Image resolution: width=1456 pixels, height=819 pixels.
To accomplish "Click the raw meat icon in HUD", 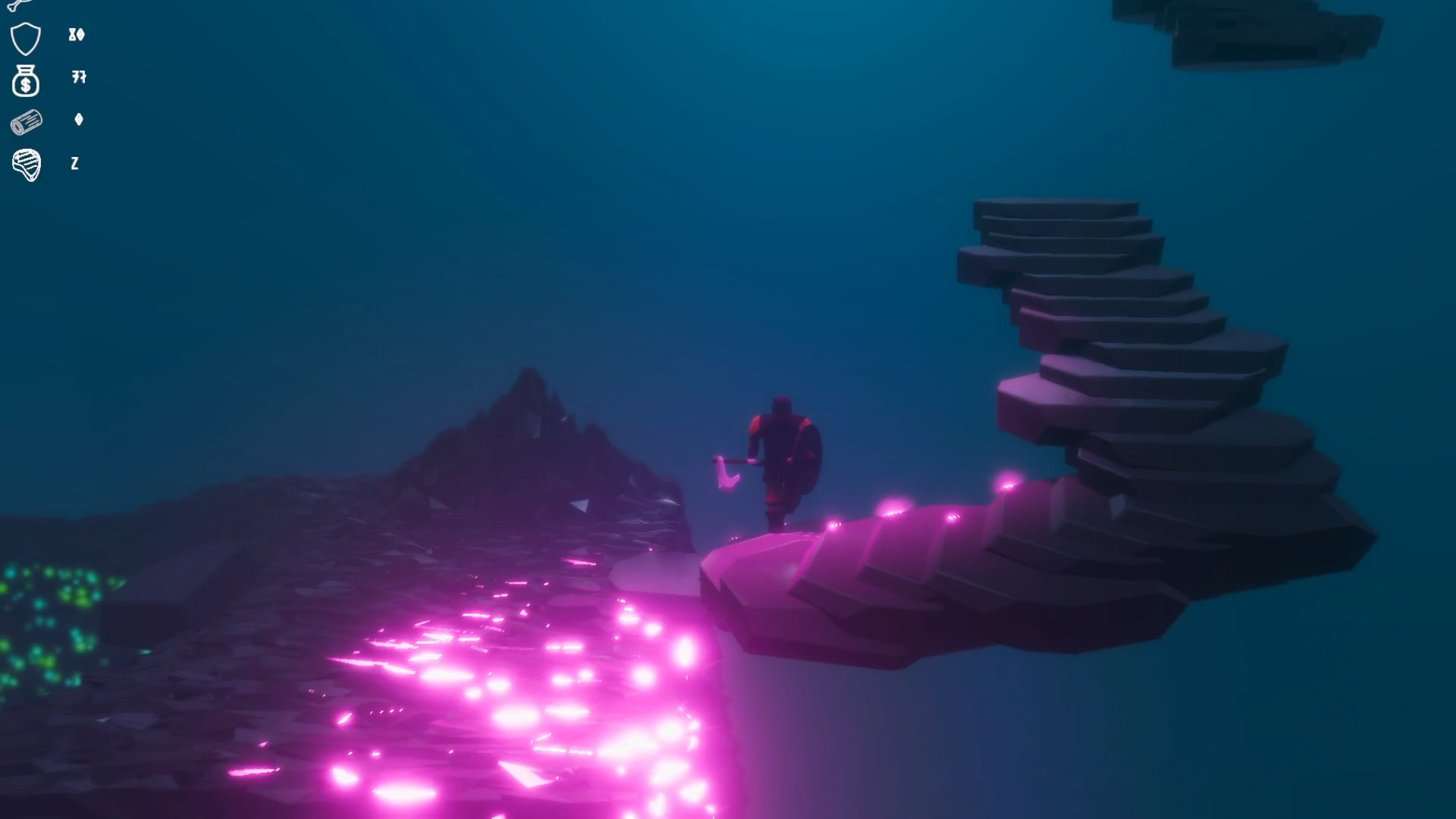I will click(27, 164).
